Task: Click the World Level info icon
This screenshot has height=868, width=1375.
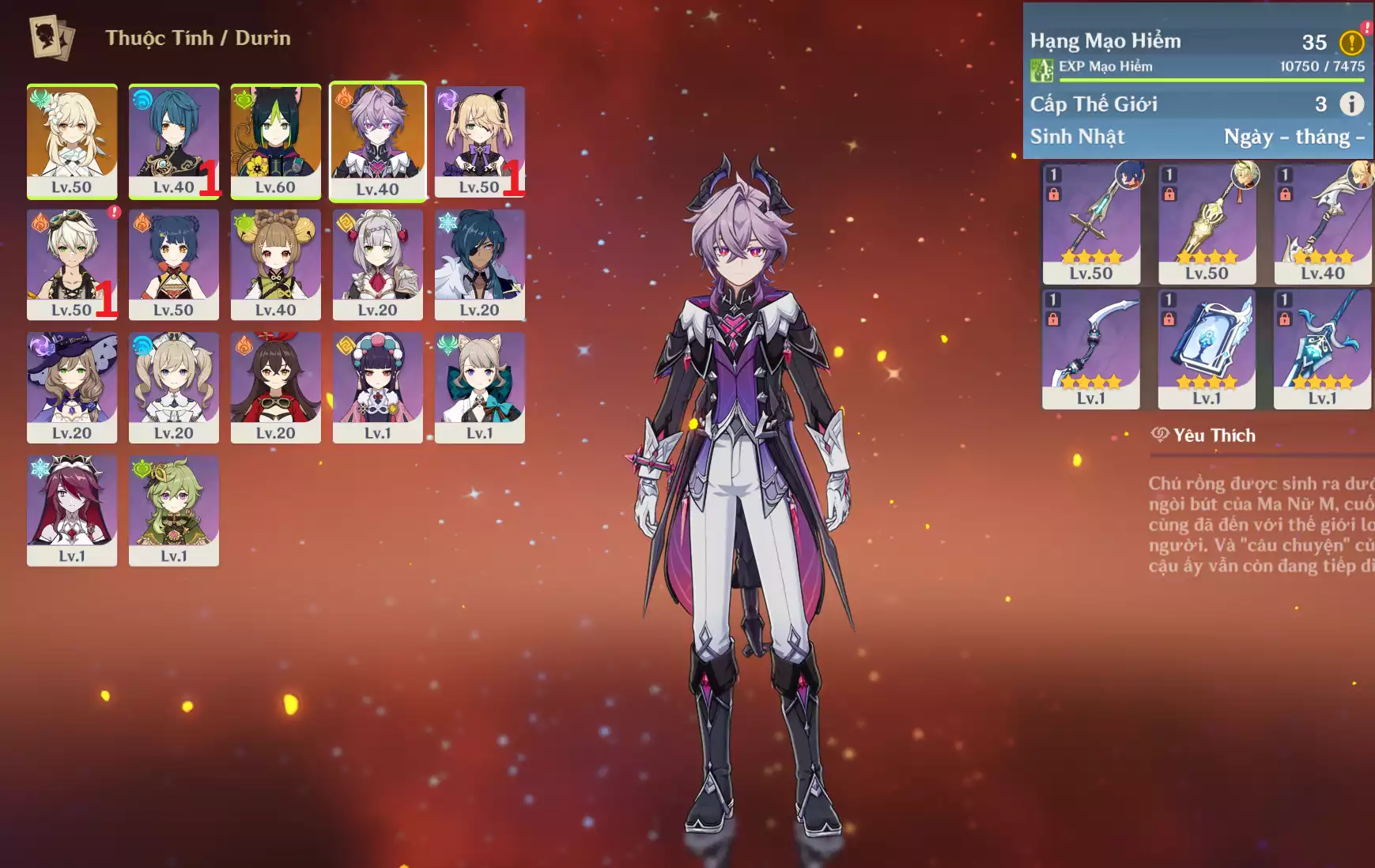Action: tap(1351, 104)
